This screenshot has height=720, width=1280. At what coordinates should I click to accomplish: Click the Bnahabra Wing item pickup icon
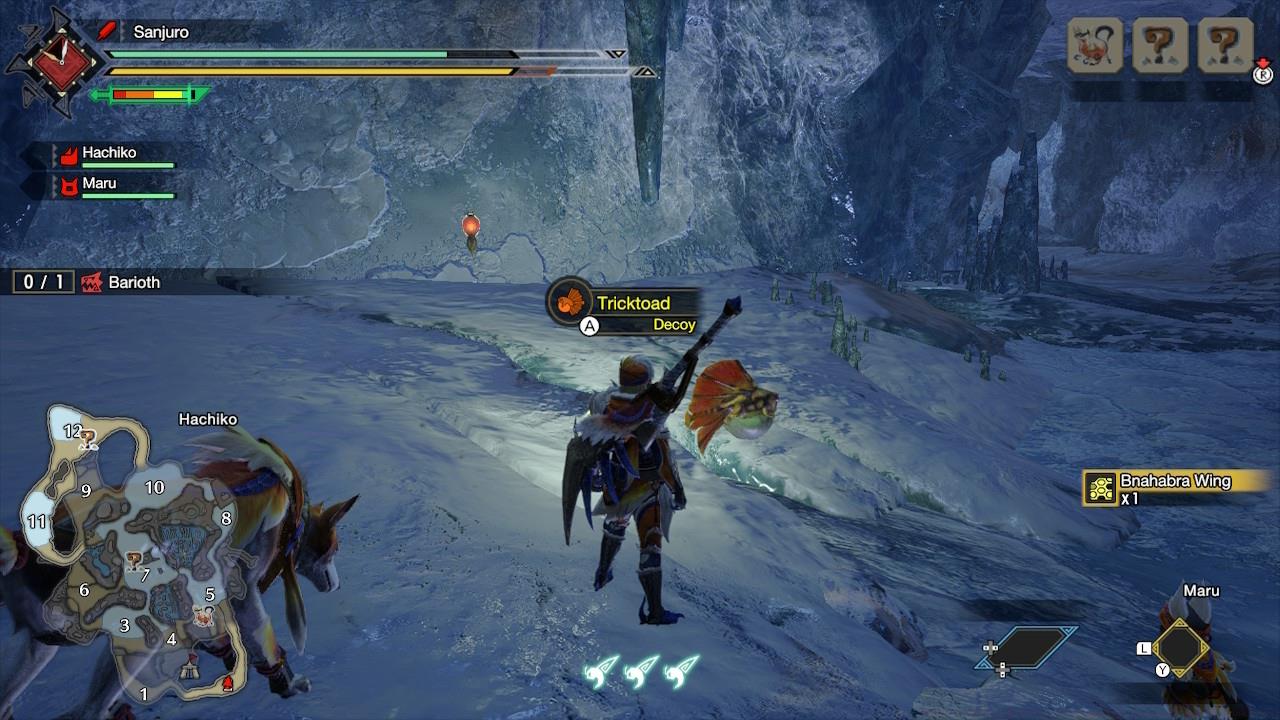pyautogui.click(x=1099, y=488)
